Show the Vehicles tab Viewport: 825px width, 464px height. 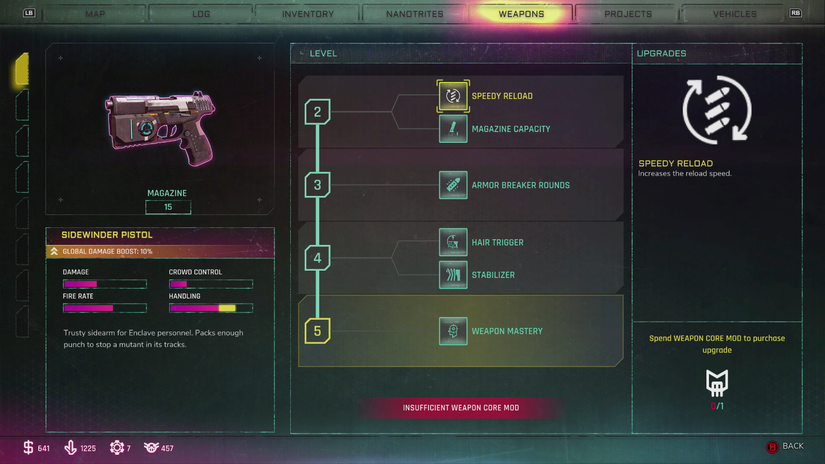pyautogui.click(x=734, y=14)
